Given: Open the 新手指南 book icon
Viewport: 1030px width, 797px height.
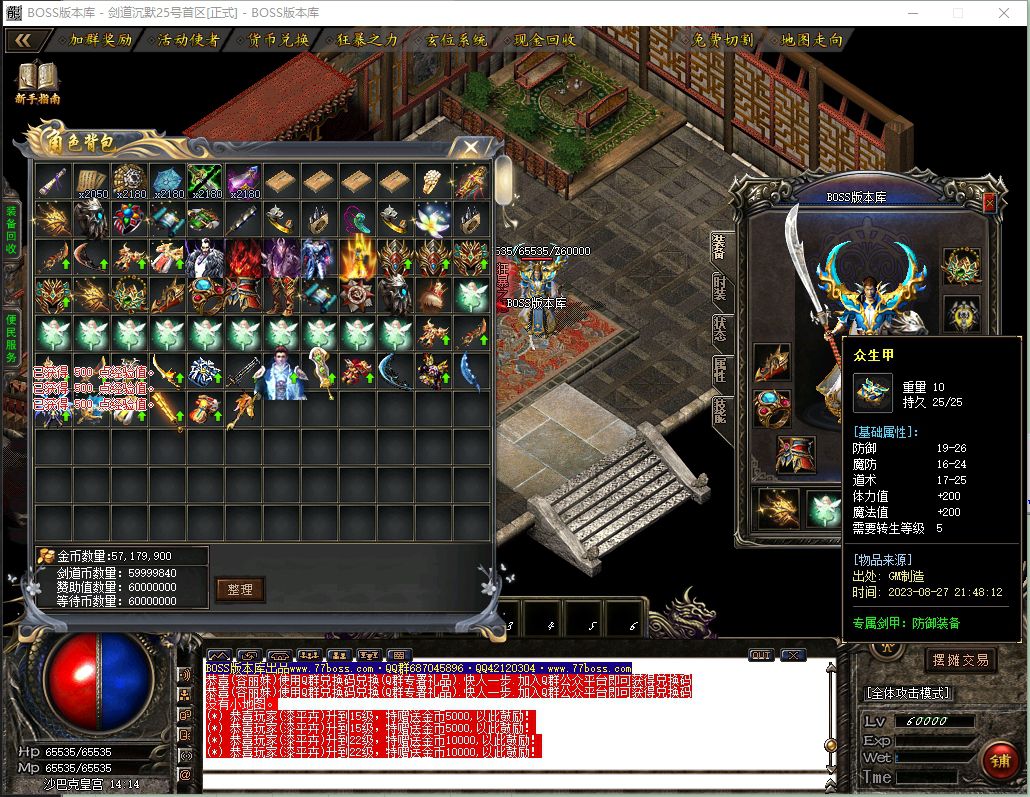Looking at the screenshot, I should tap(38, 80).
